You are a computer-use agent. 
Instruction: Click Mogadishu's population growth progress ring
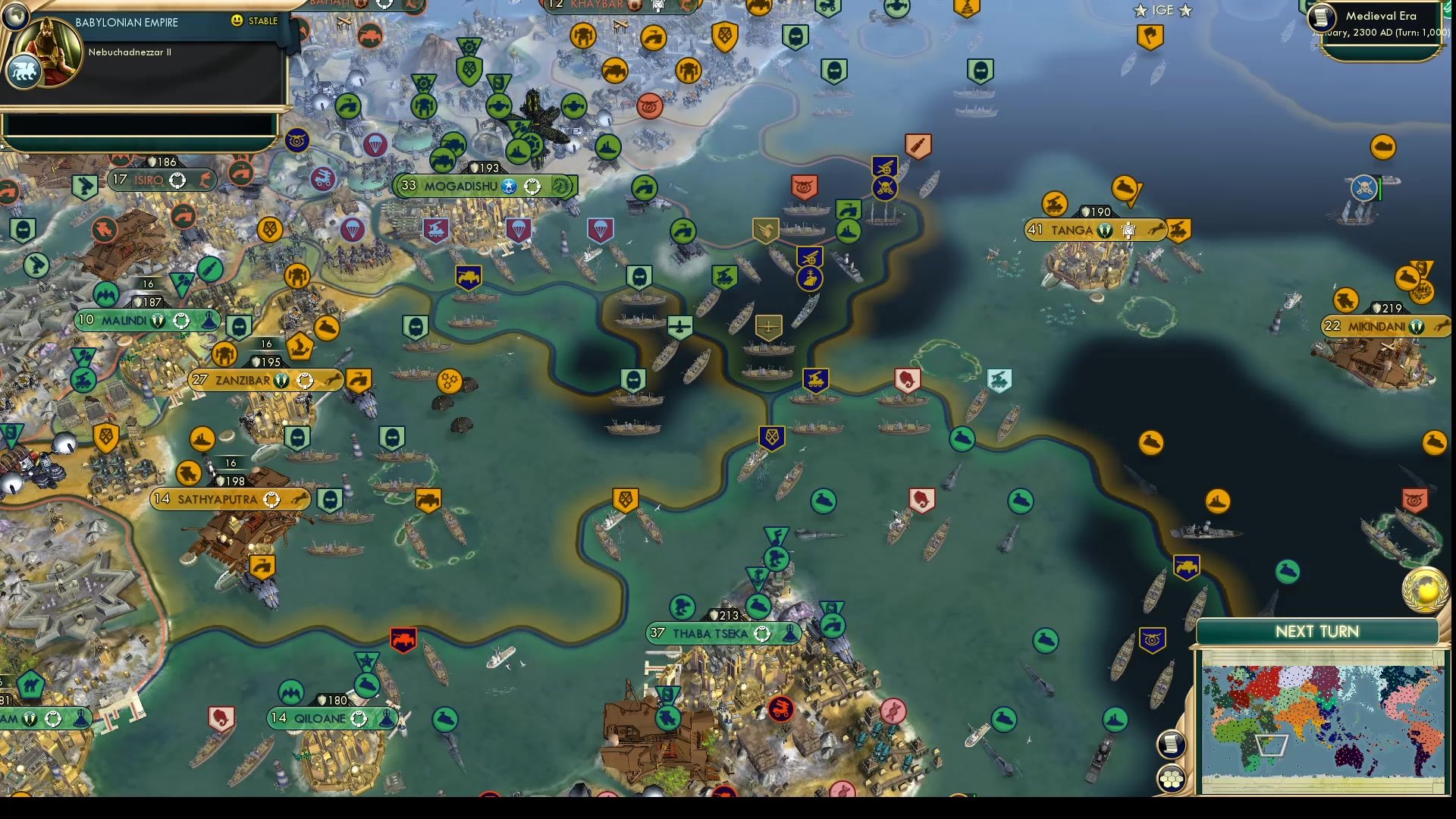pos(532,186)
